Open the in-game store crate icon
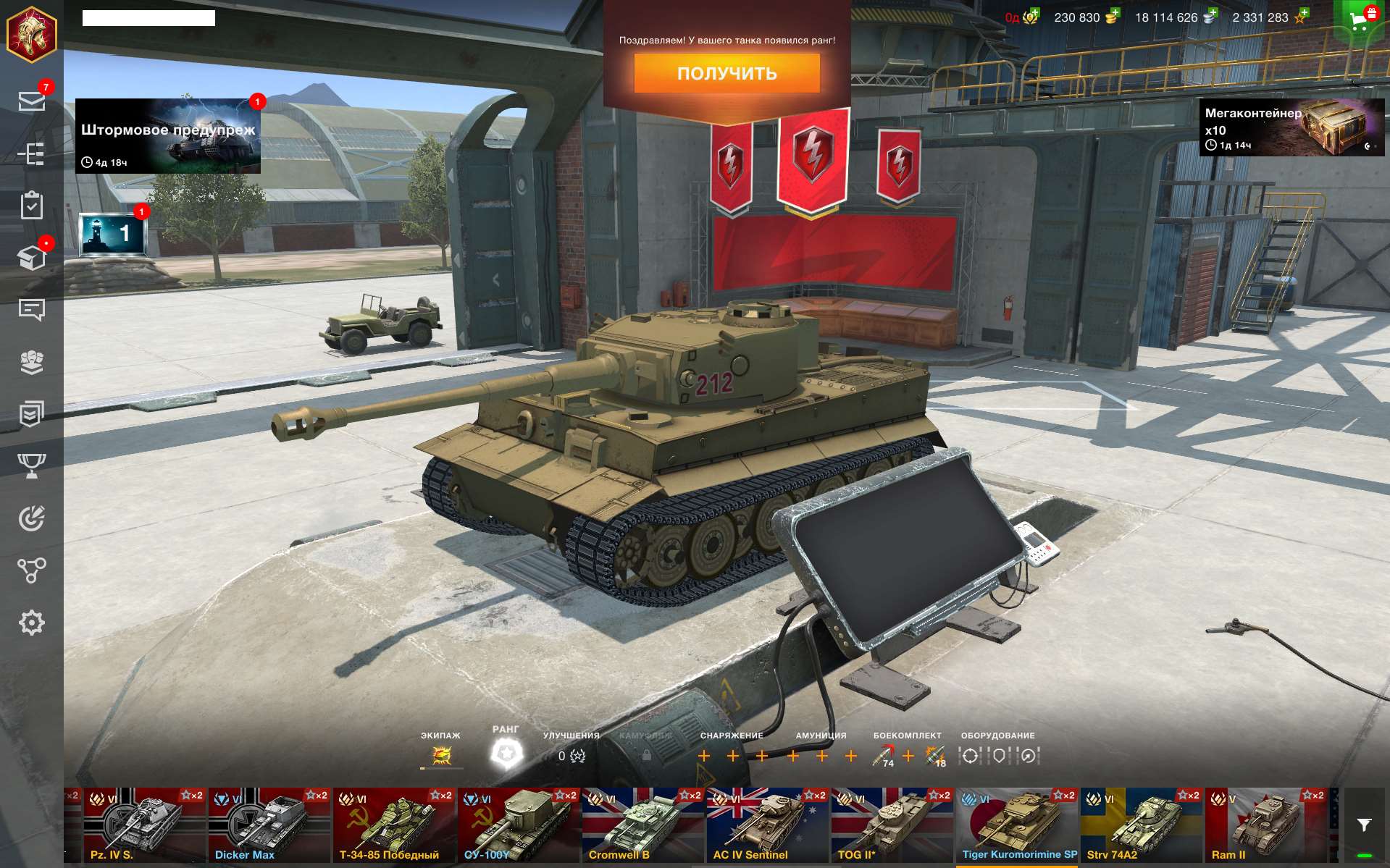Viewport: 1390px width, 868px height. click(33, 255)
